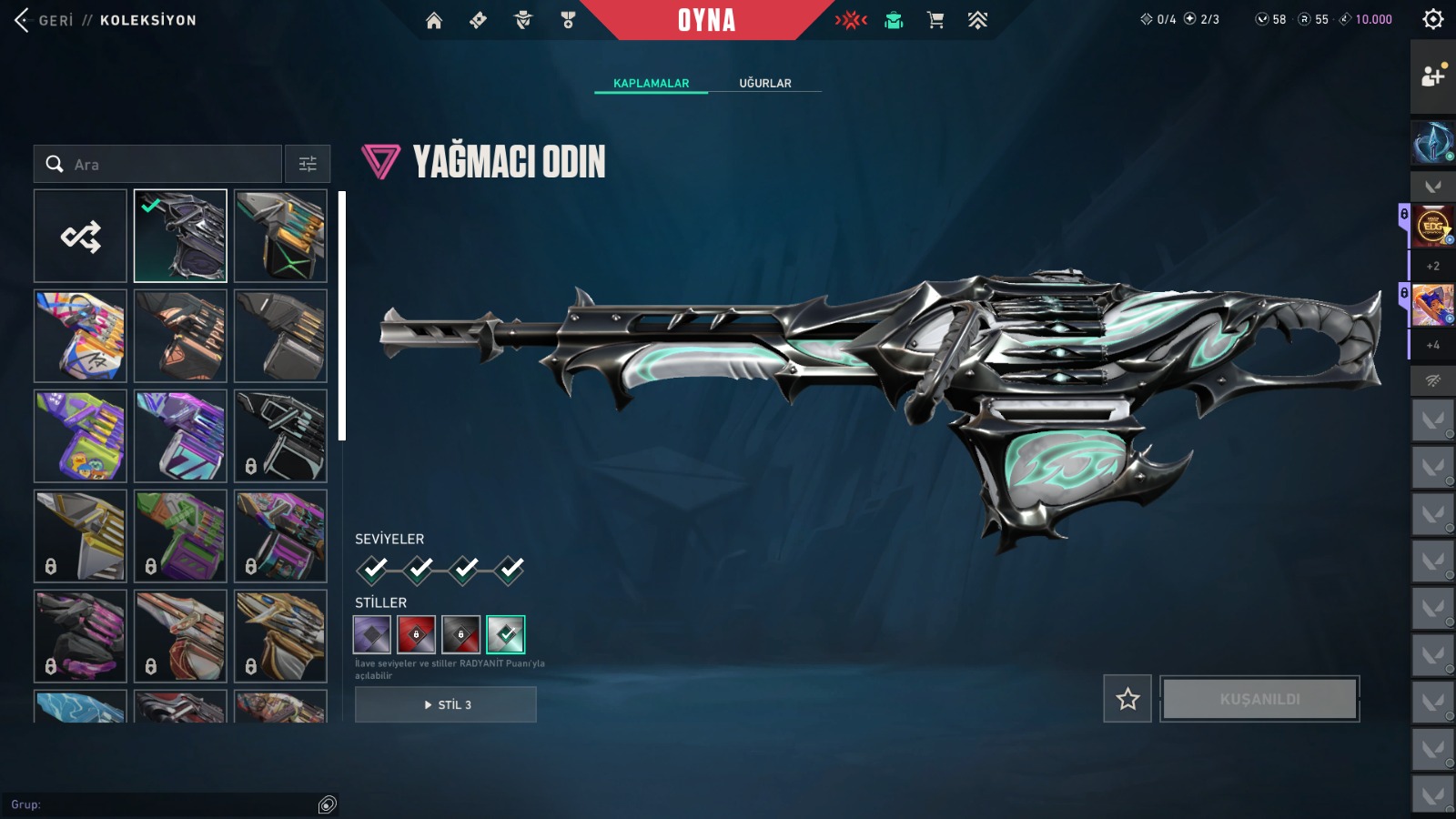Image resolution: width=1456 pixels, height=819 pixels.
Task: Click the KUŞANILDI equipped button
Action: (x=1259, y=699)
